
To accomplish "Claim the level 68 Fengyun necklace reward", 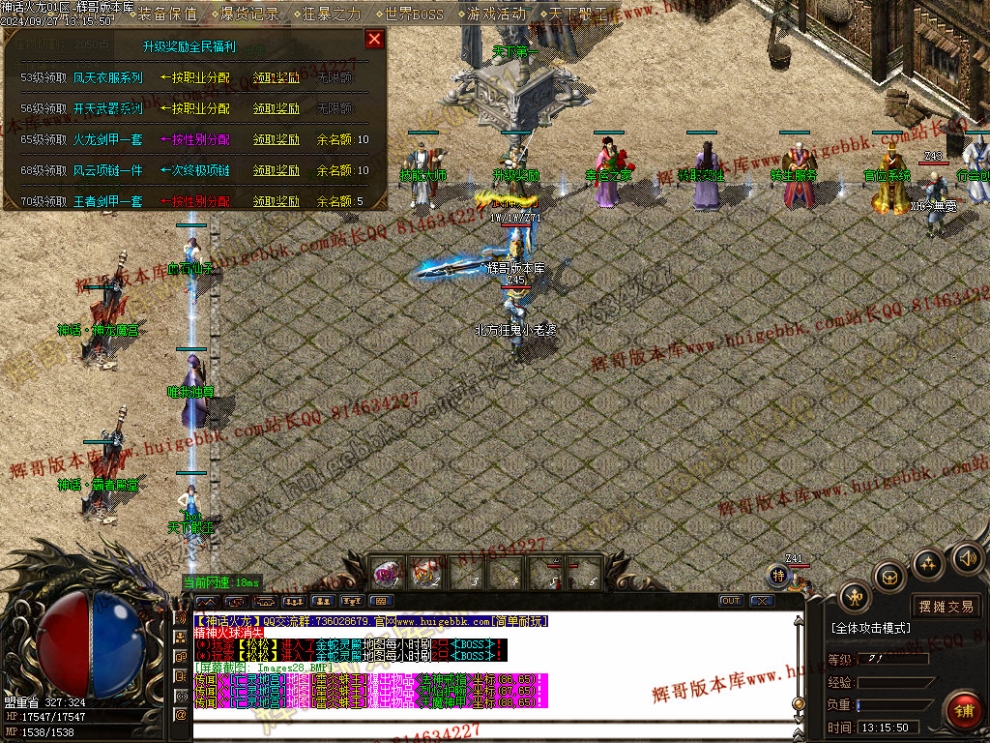I will click(276, 170).
